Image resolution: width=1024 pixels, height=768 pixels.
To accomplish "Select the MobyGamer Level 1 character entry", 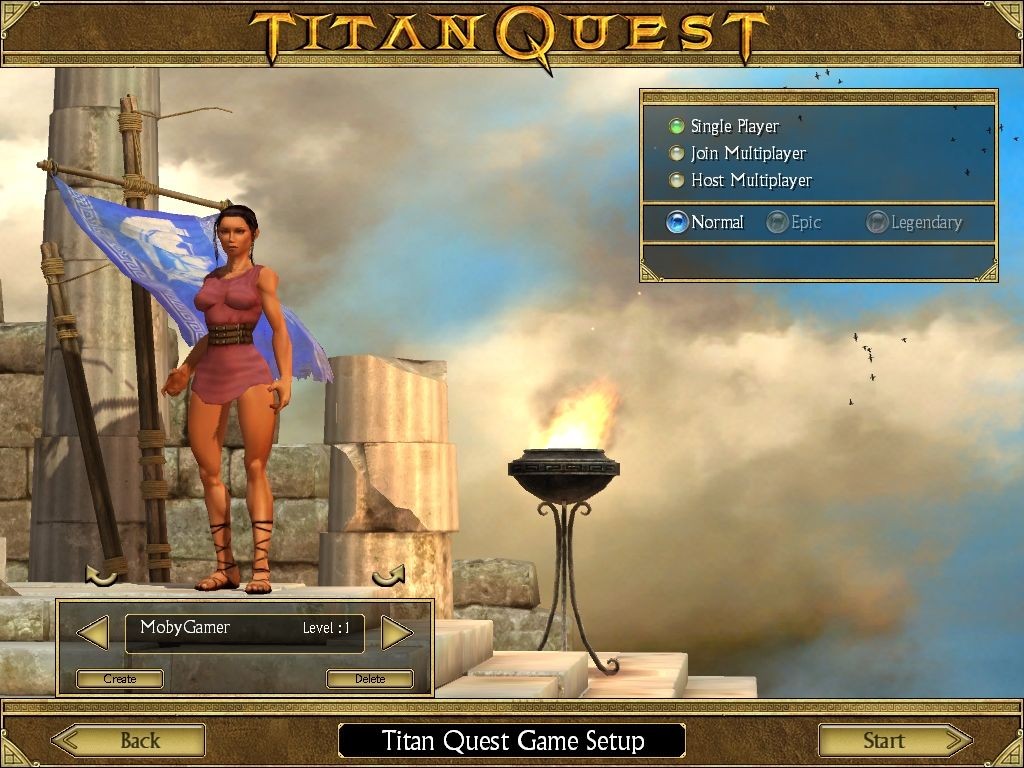I will [x=244, y=632].
